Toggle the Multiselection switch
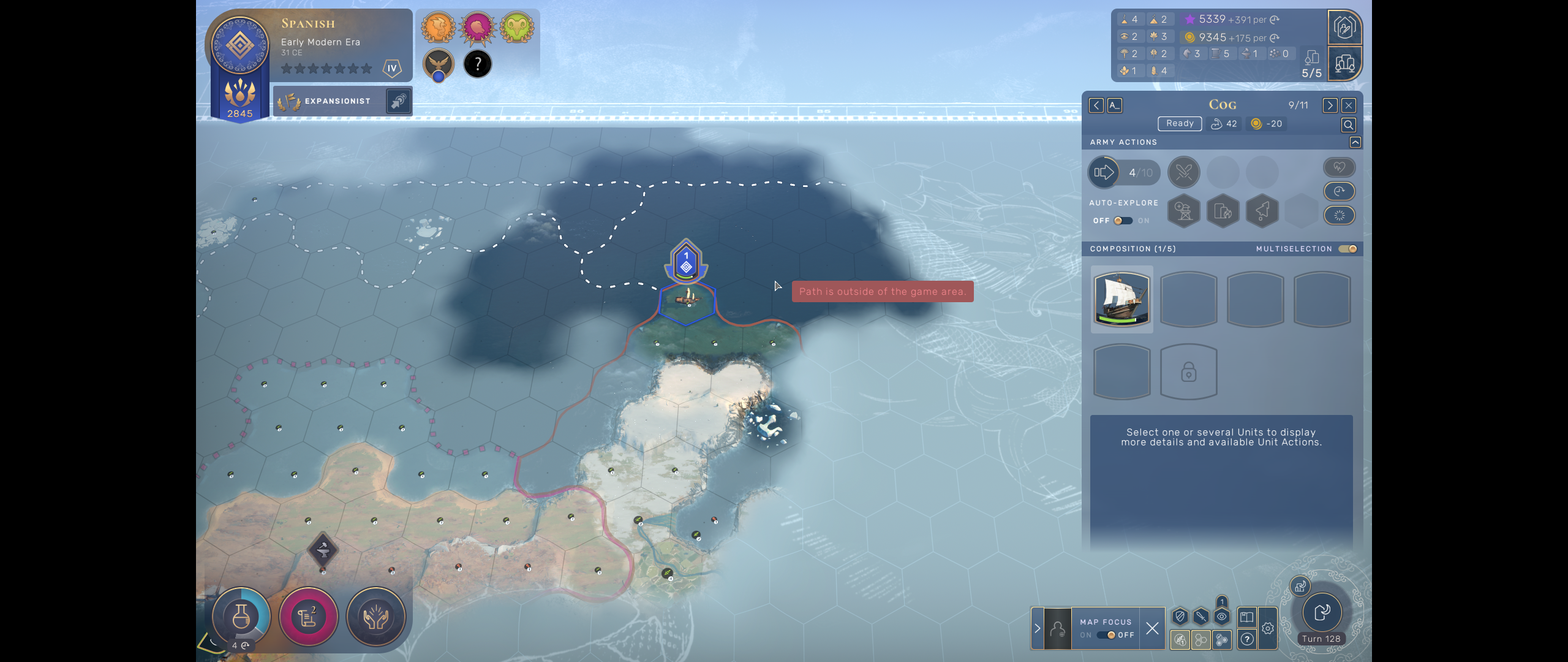Image resolution: width=1568 pixels, height=662 pixels. 1347,249
